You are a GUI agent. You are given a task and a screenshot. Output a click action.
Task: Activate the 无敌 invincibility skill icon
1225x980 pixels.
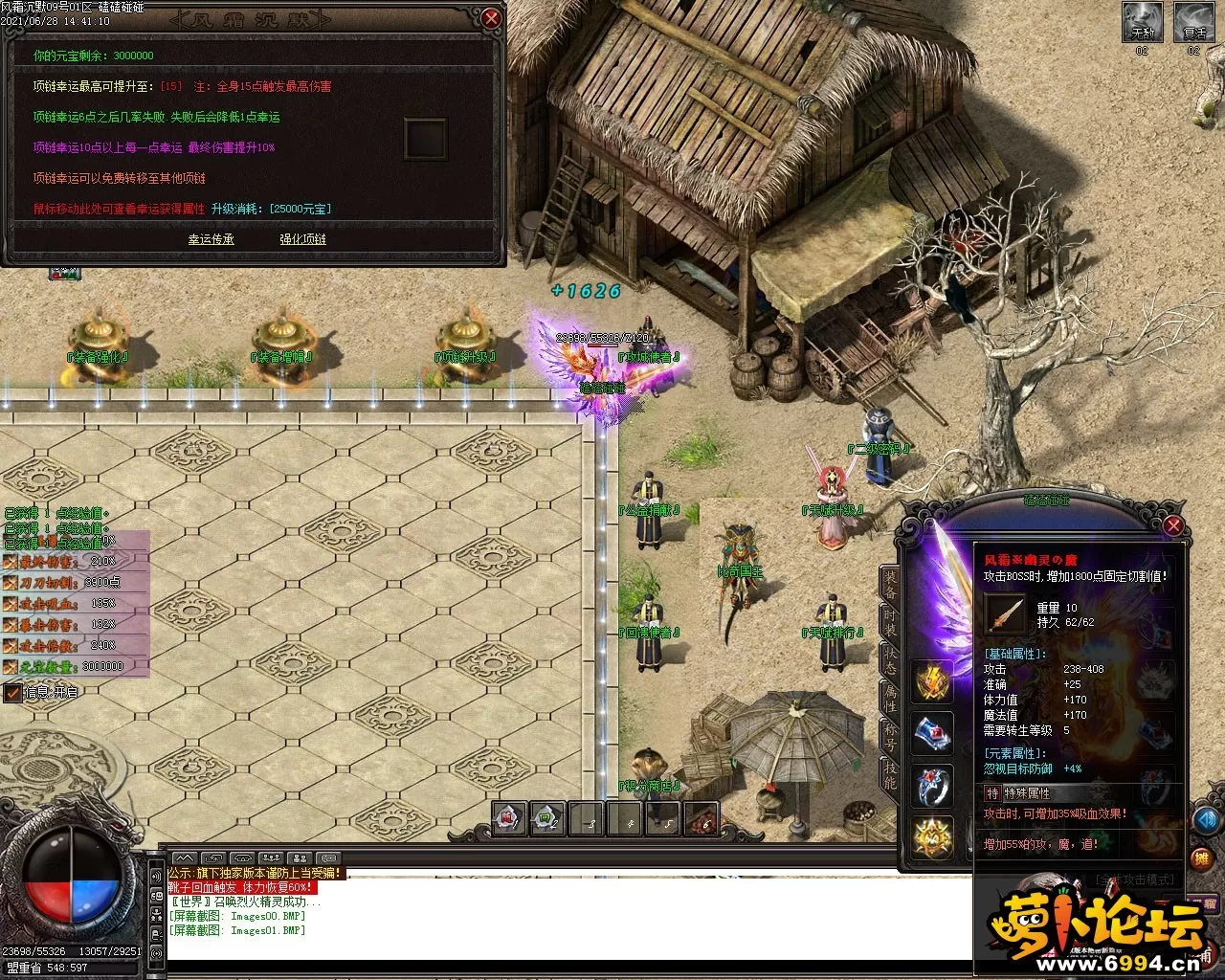pos(1143,23)
